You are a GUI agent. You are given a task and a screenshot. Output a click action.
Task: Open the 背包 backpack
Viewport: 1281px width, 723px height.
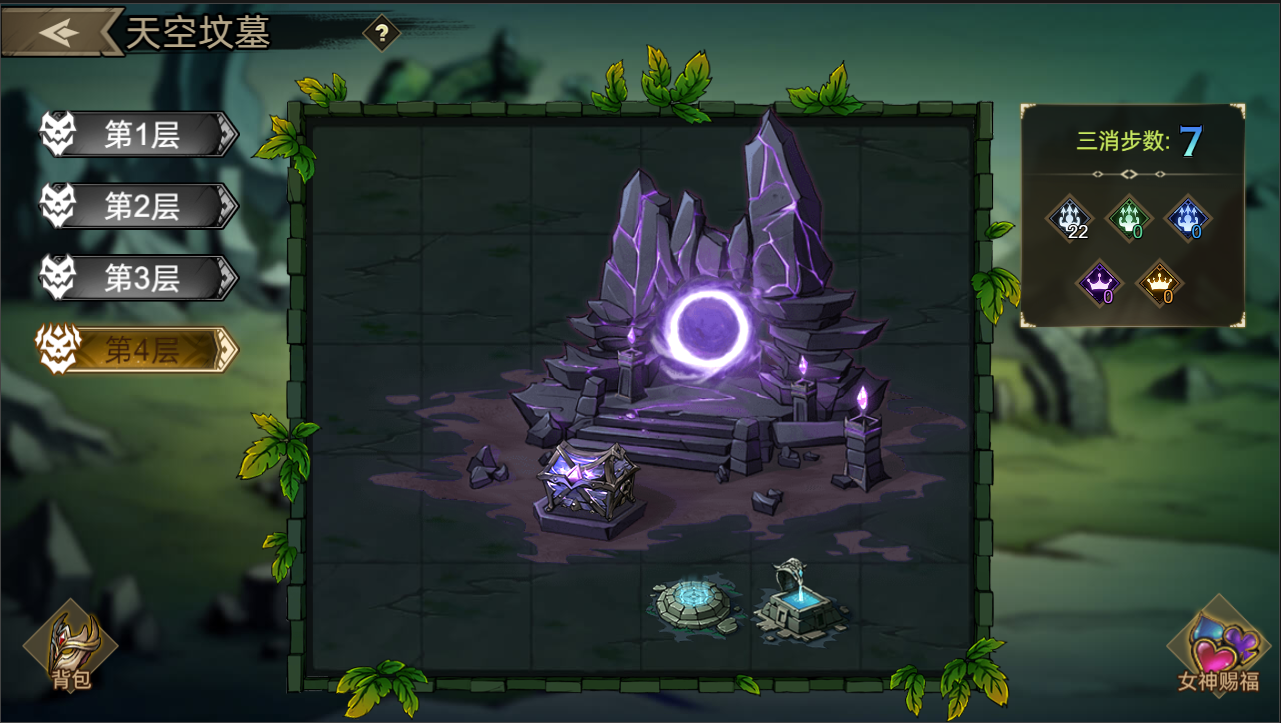tap(70, 650)
